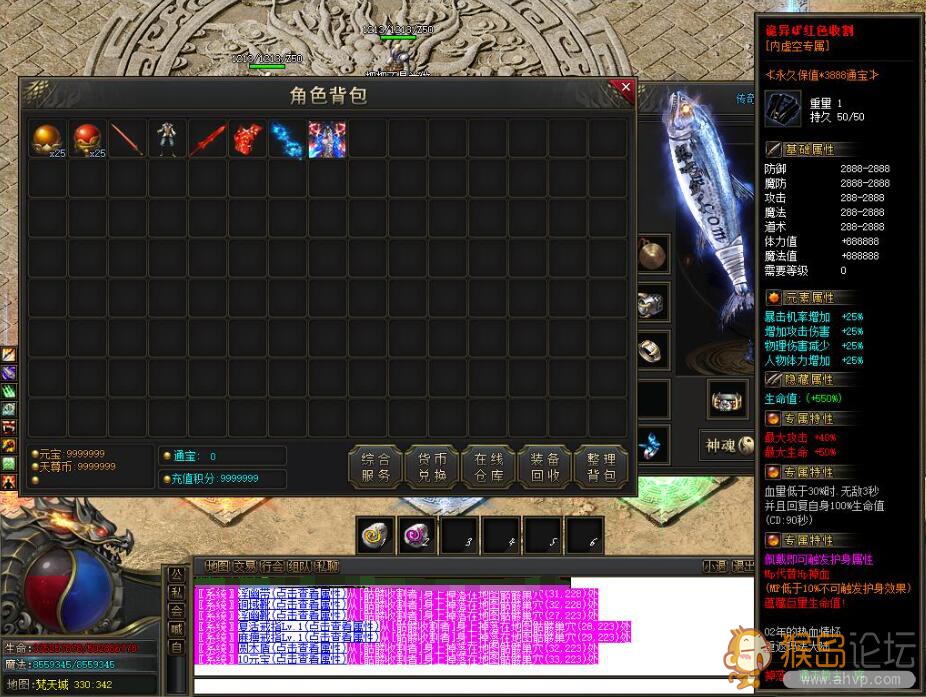Screen dimensions: 926x697
Task: Open the 神魂 spirit panel button
Action: [726, 445]
